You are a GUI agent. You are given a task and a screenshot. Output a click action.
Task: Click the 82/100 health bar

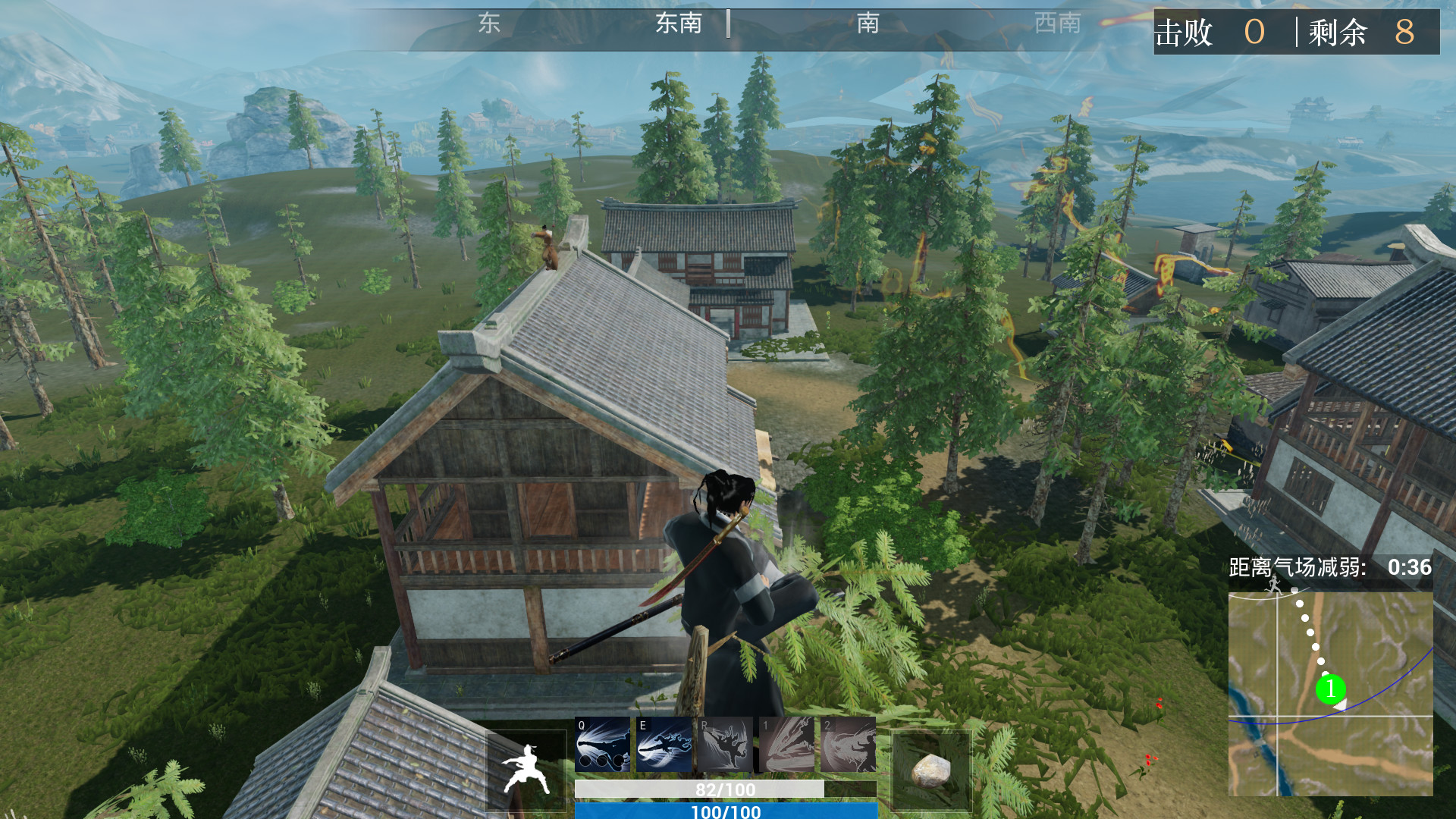[x=724, y=789]
